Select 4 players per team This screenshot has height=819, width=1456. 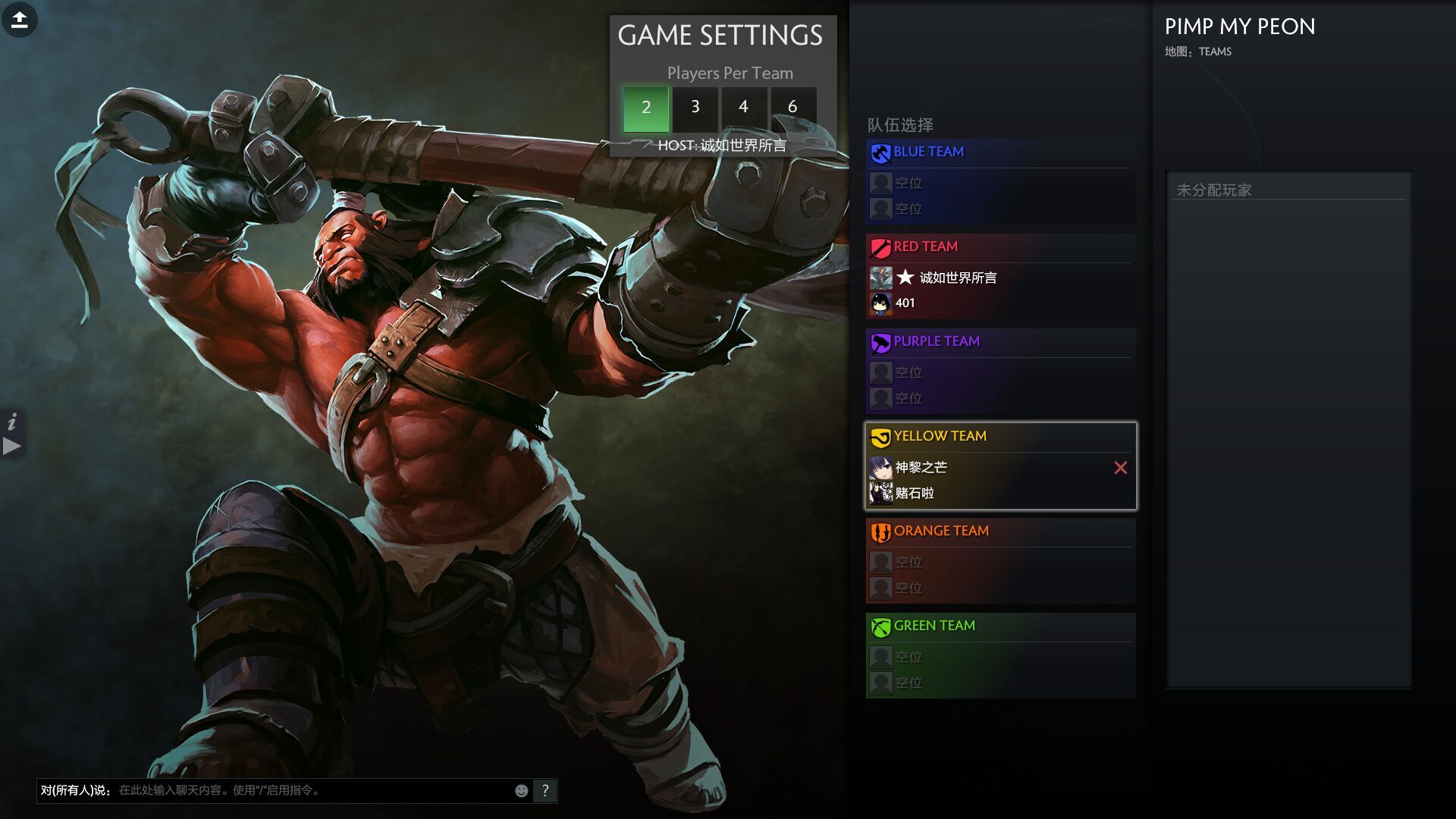coord(743,108)
